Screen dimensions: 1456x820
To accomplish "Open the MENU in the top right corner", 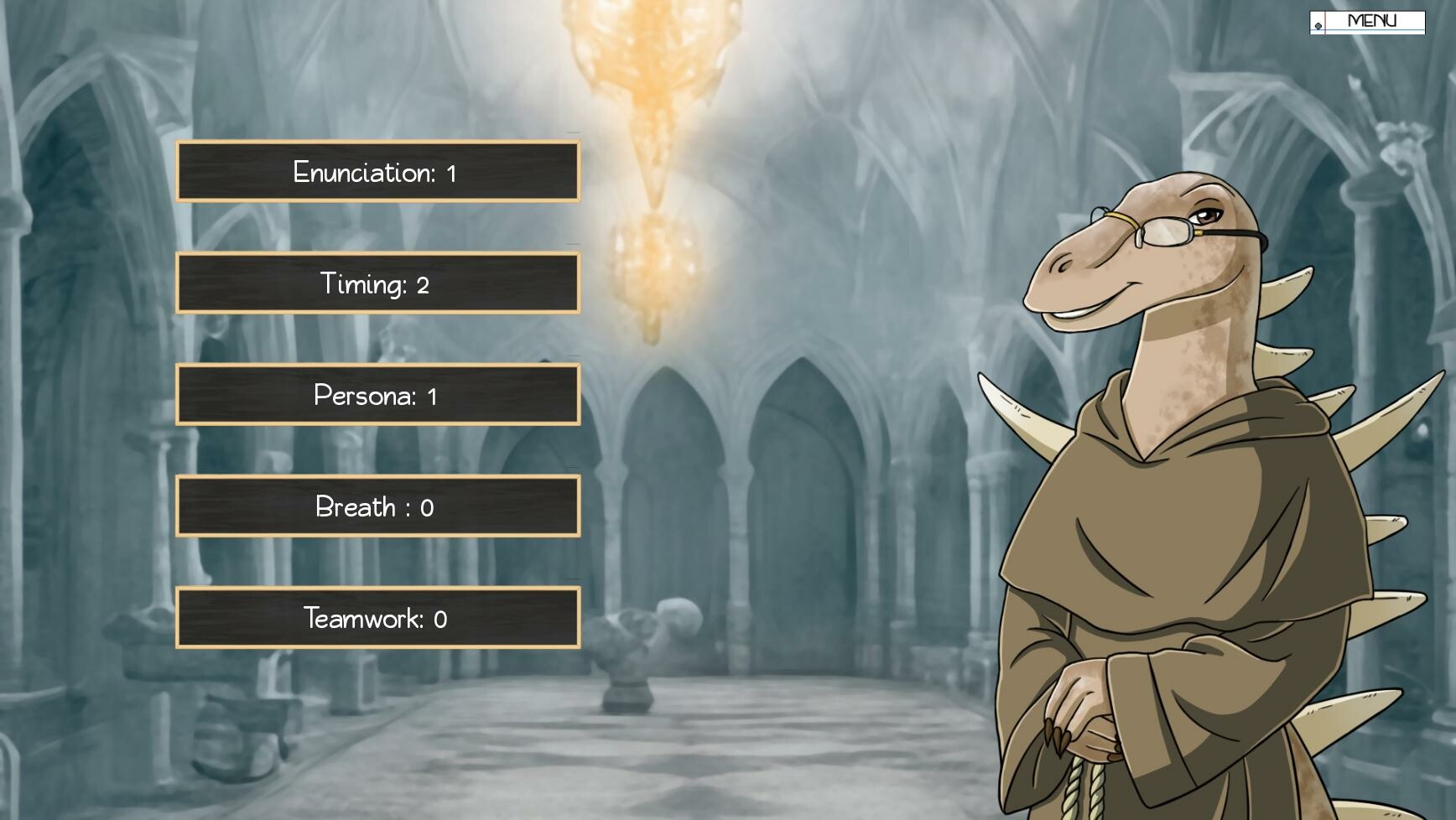I will coord(1373,18).
